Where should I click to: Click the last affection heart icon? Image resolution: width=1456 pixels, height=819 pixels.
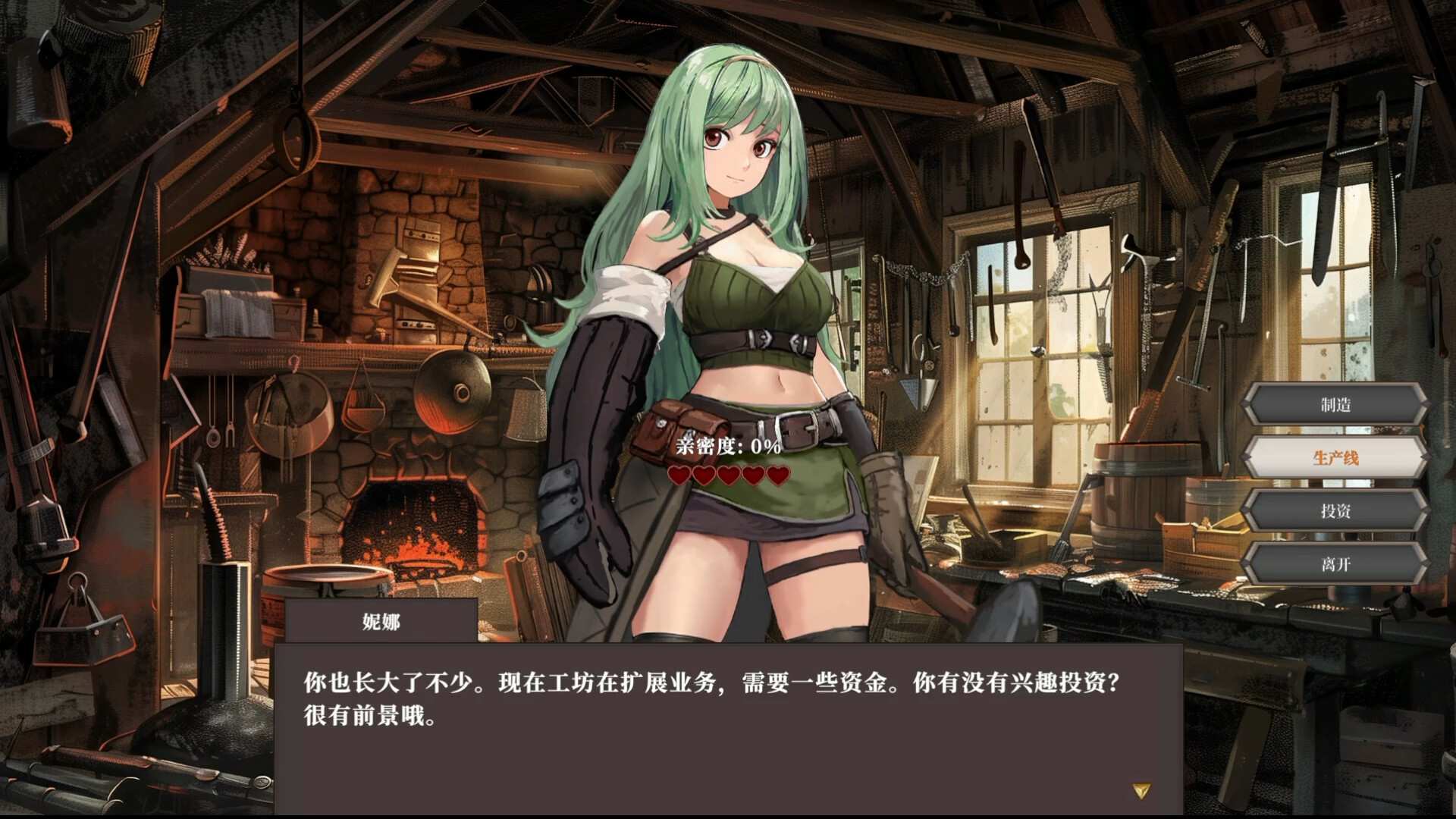pyautogui.click(x=776, y=477)
